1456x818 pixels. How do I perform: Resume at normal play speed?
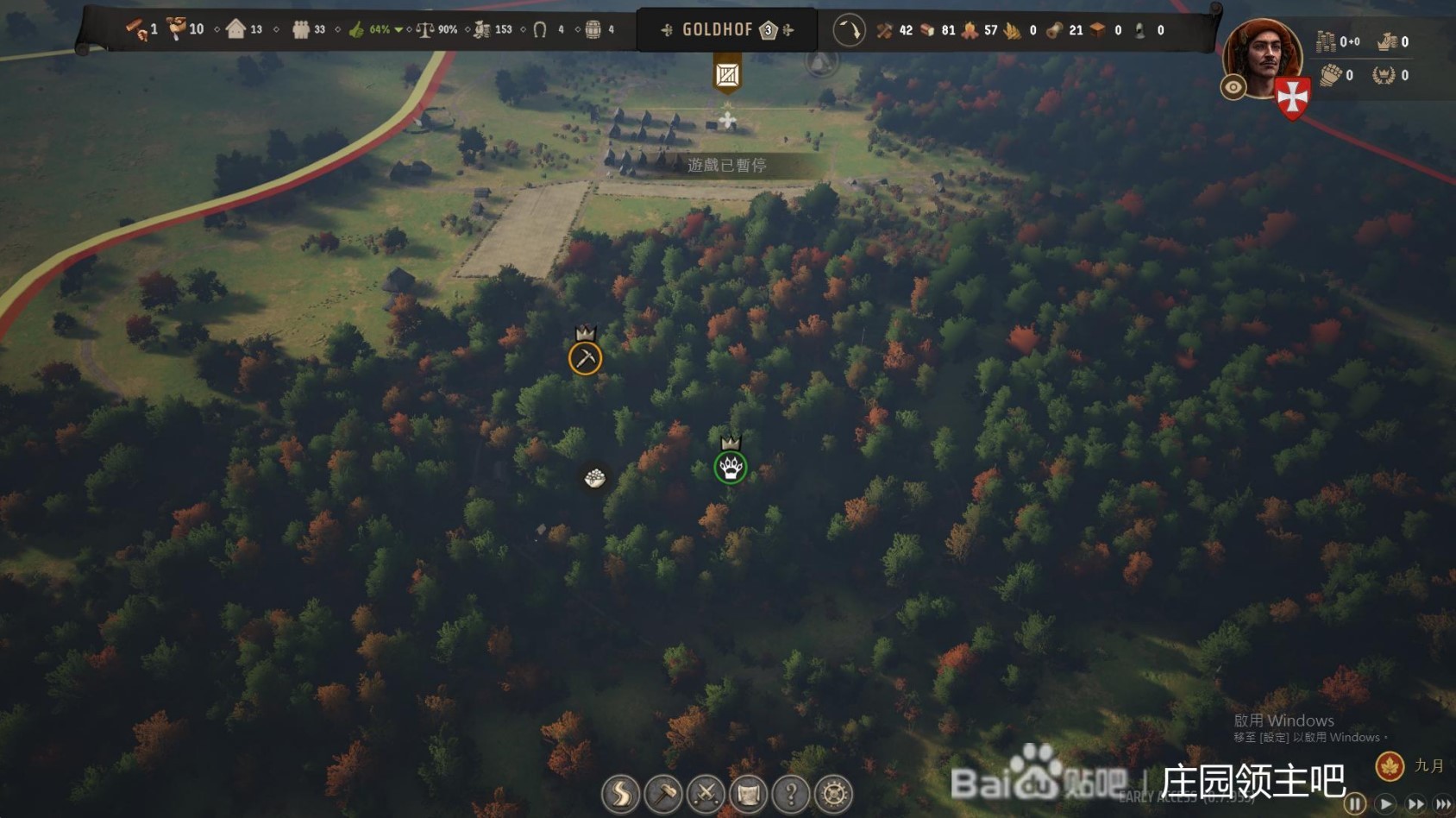(1385, 804)
